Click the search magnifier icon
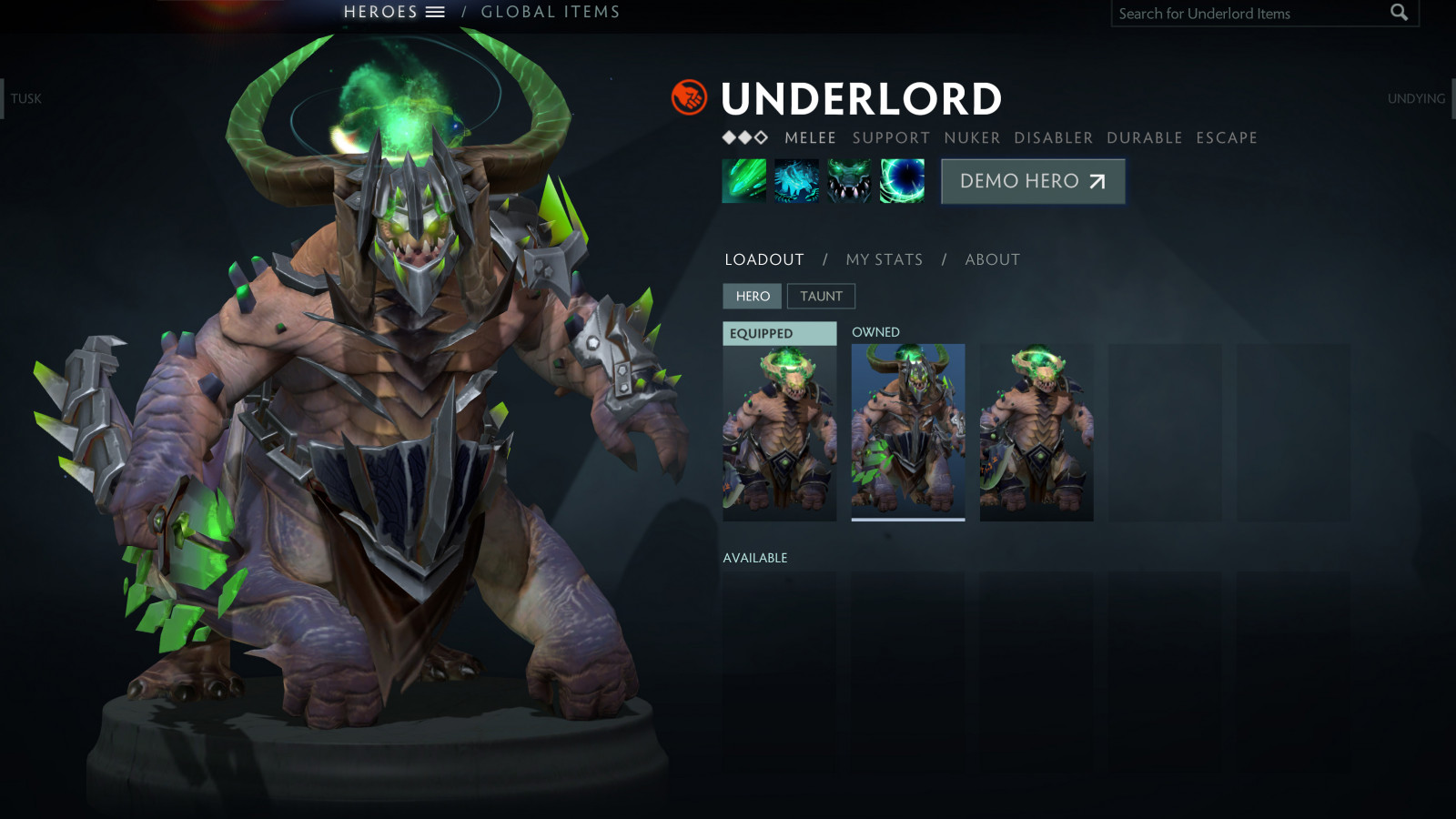Image resolution: width=1456 pixels, height=819 pixels. (1399, 13)
